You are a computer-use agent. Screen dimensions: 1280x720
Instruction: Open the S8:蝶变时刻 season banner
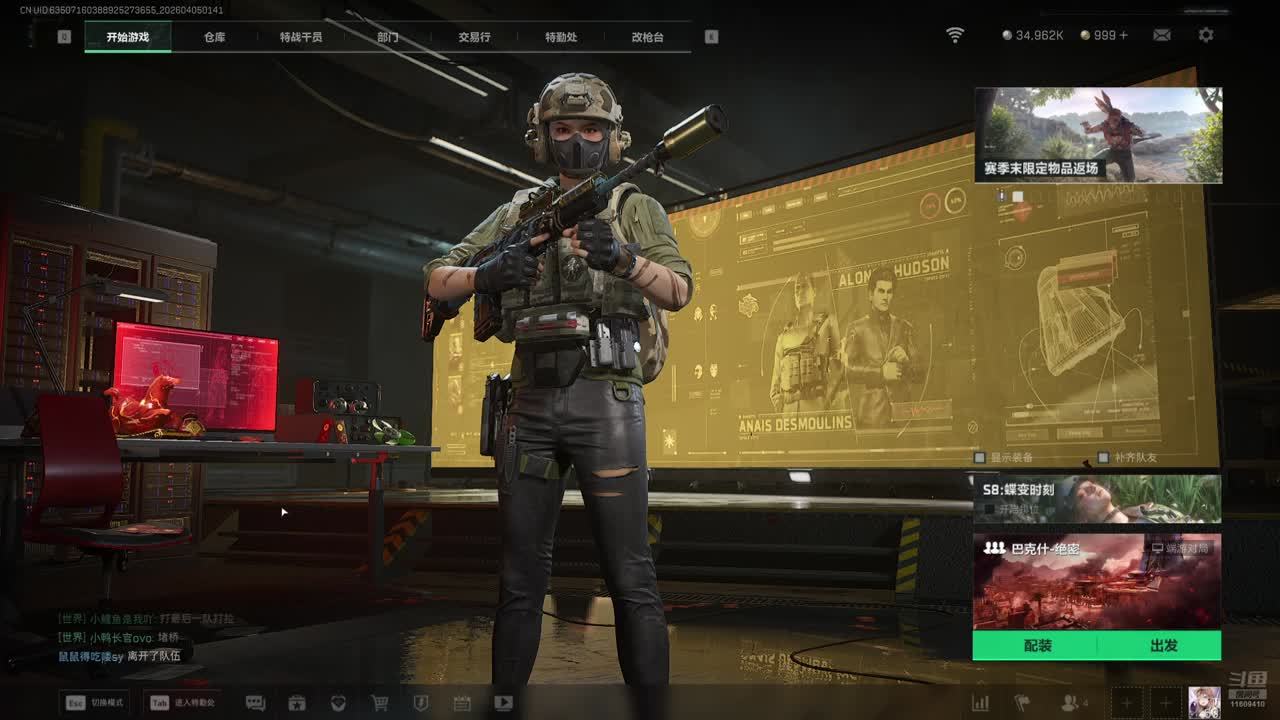1097,498
